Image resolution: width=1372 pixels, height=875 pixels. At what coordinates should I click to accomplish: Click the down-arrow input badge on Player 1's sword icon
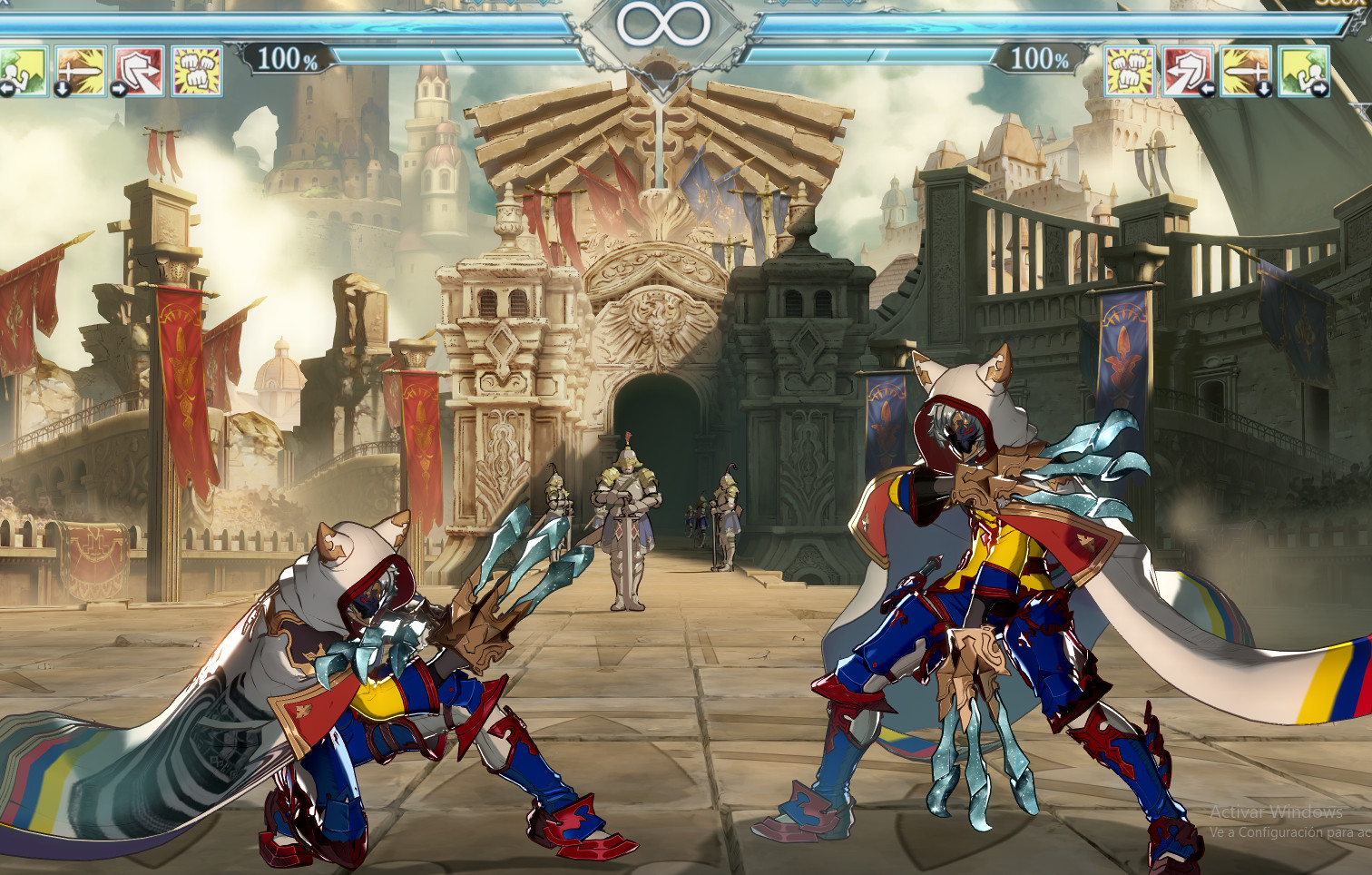point(61,88)
